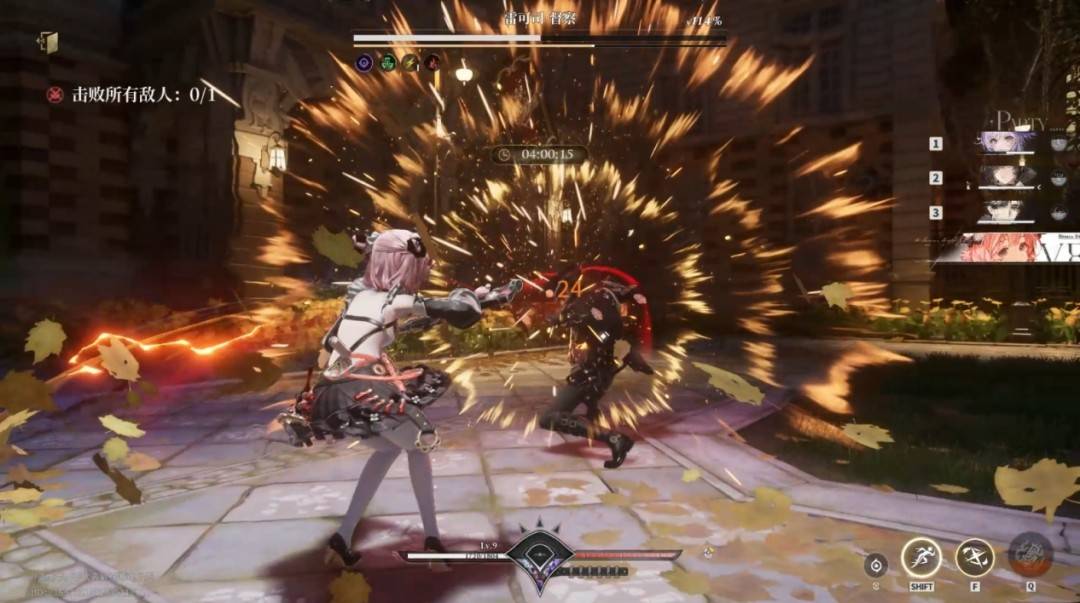This screenshot has height=603, width=1080.
Task: Choose the third party member portrait
Action: pos(1006,212)
